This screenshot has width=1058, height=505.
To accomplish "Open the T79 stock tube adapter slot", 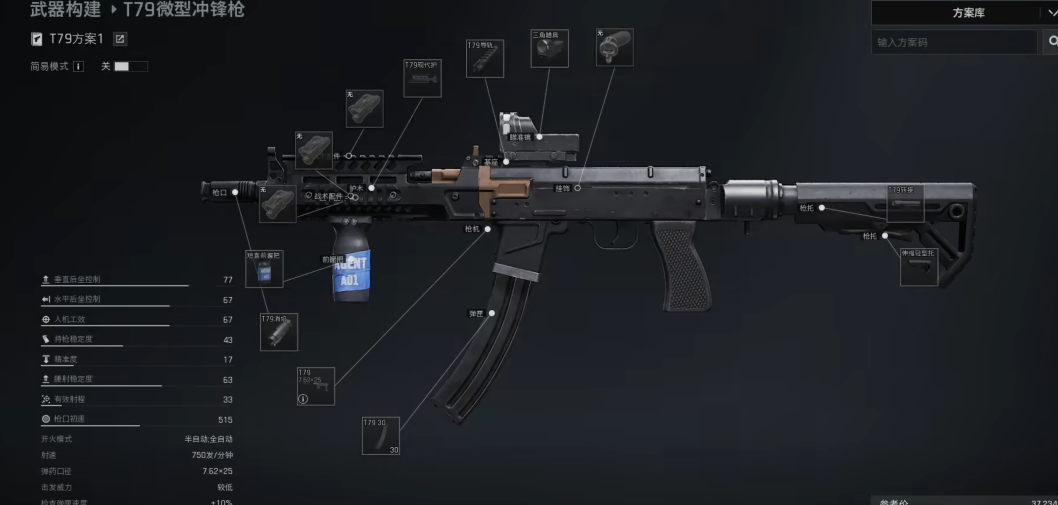I will point(905,203).
